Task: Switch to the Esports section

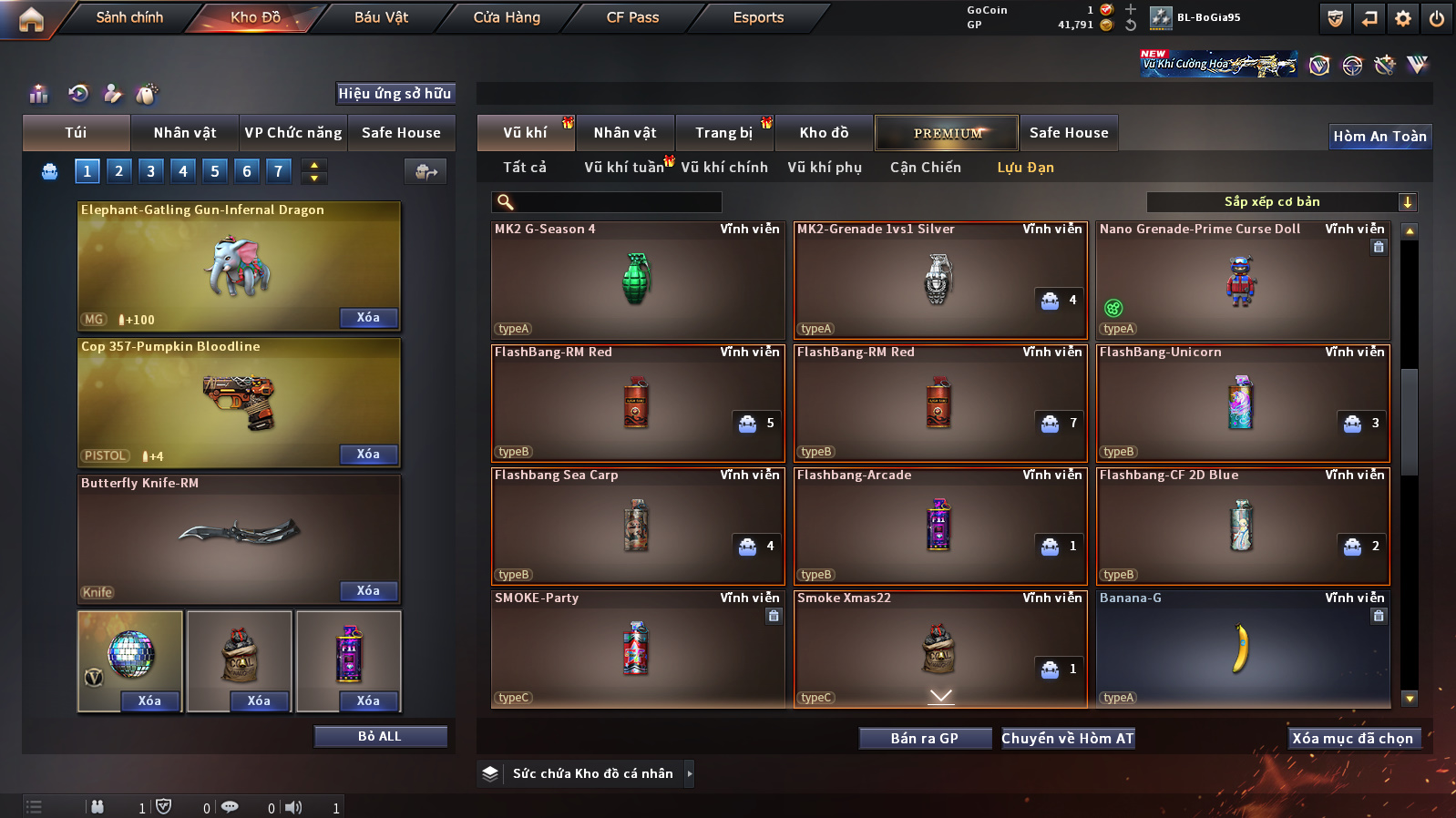Action: point(758,17)
